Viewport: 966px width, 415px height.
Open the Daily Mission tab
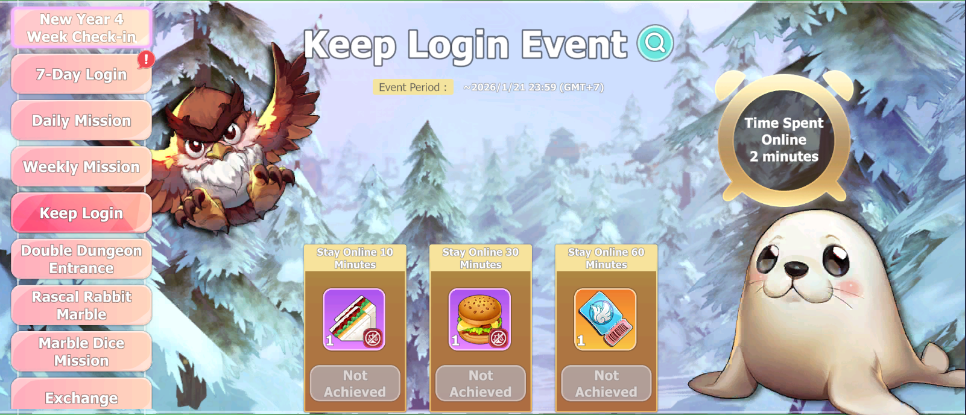[x=81, y=121]
